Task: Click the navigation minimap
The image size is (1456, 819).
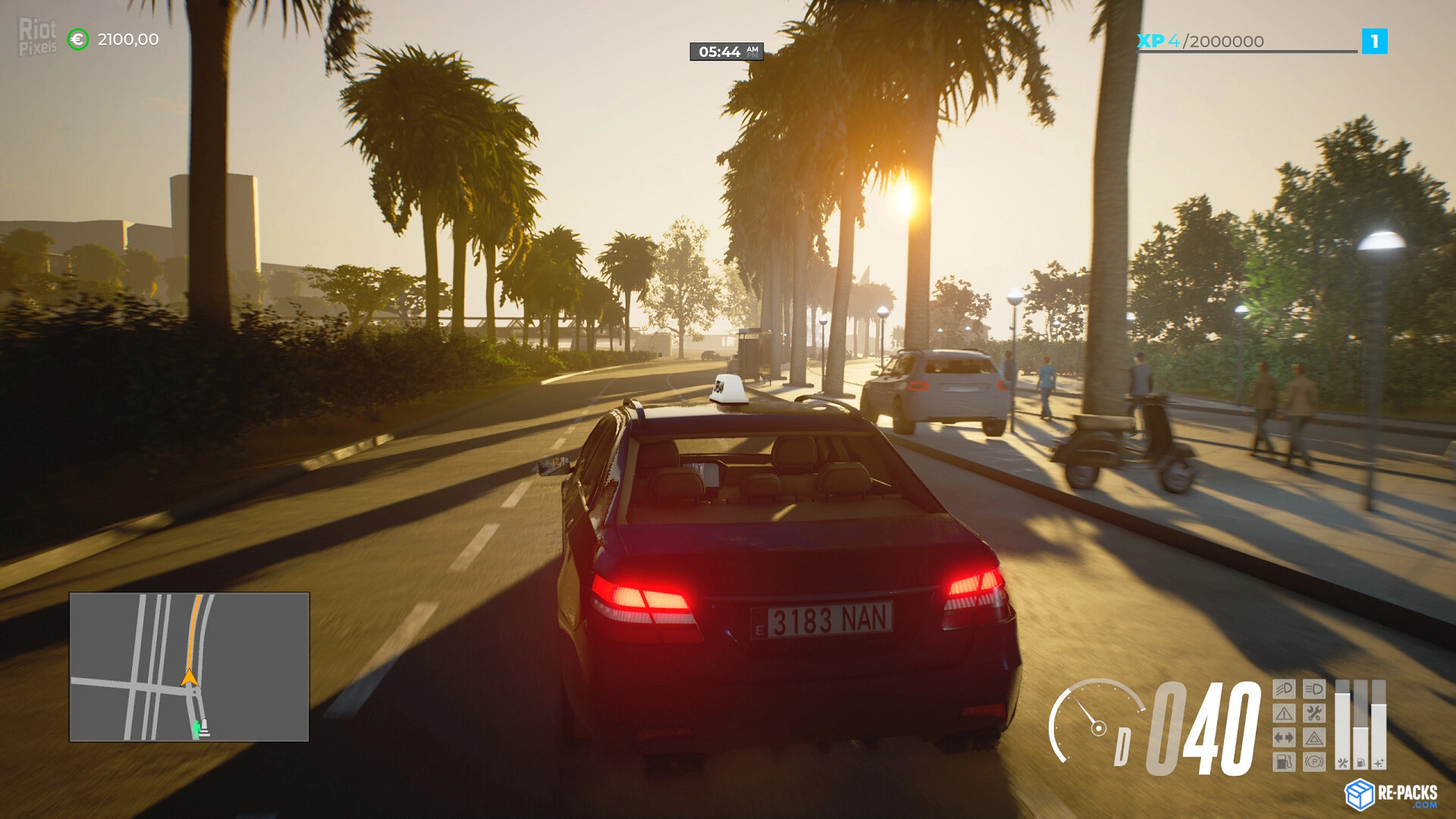Action: click(189, 667)
